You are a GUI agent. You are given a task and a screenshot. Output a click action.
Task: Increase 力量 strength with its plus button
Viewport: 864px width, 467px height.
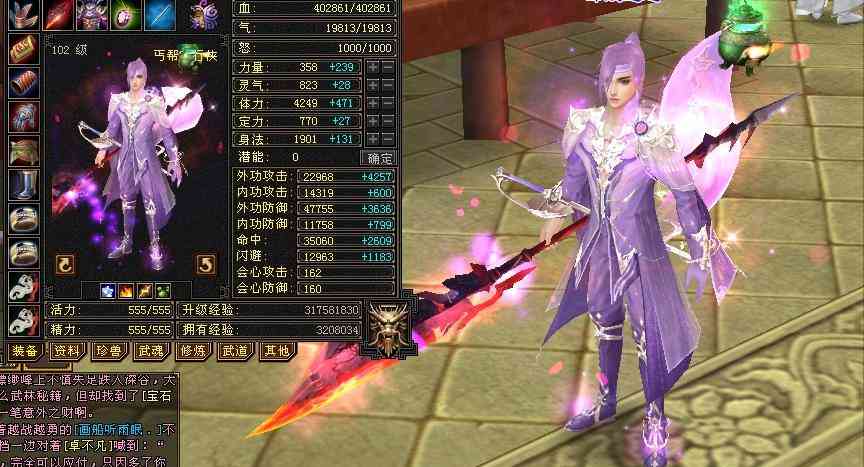[x=373, y=67]
